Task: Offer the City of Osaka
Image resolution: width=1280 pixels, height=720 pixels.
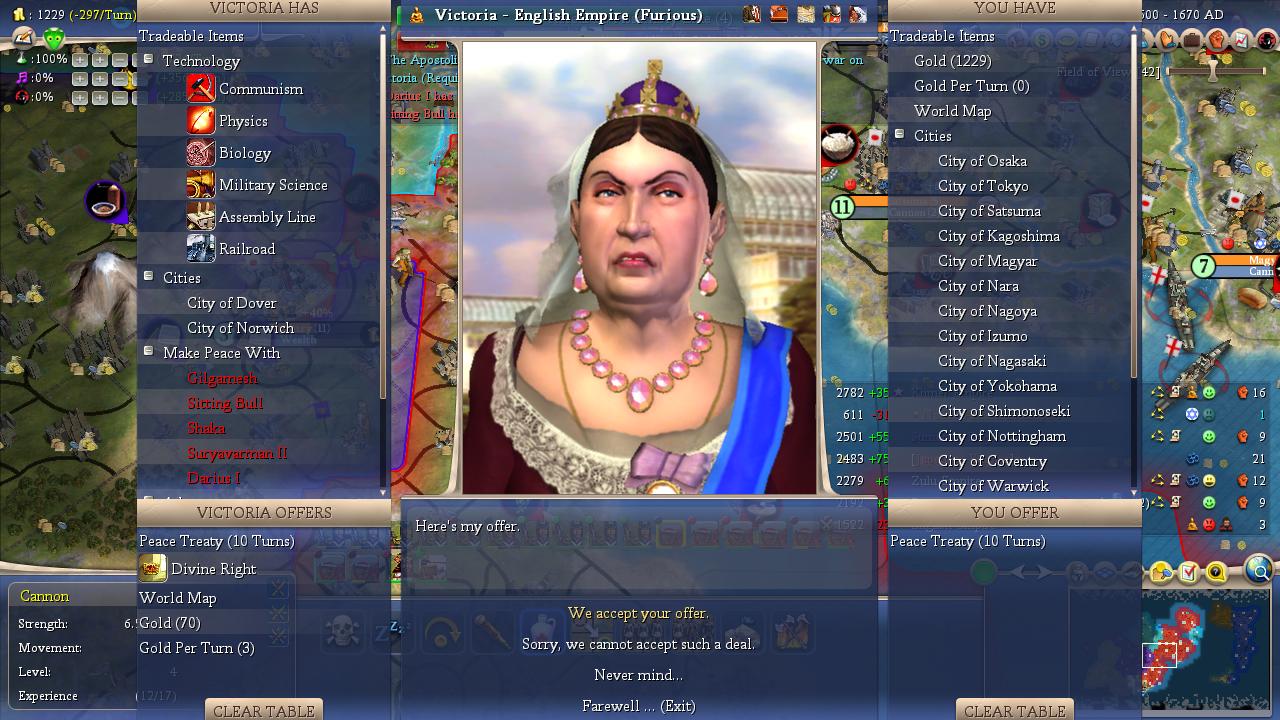Action: [x=981, y=161]
